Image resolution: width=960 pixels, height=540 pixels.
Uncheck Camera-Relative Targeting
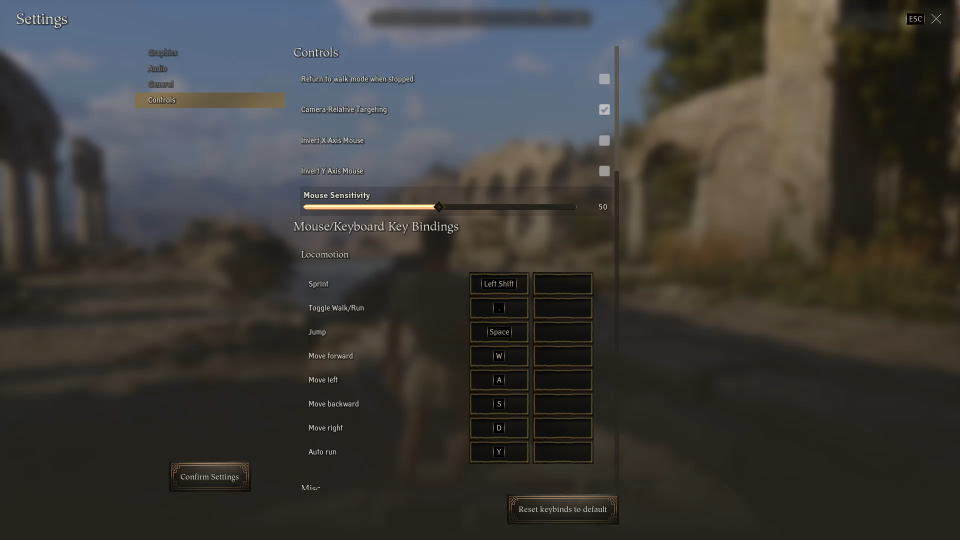tap(604, 109)
